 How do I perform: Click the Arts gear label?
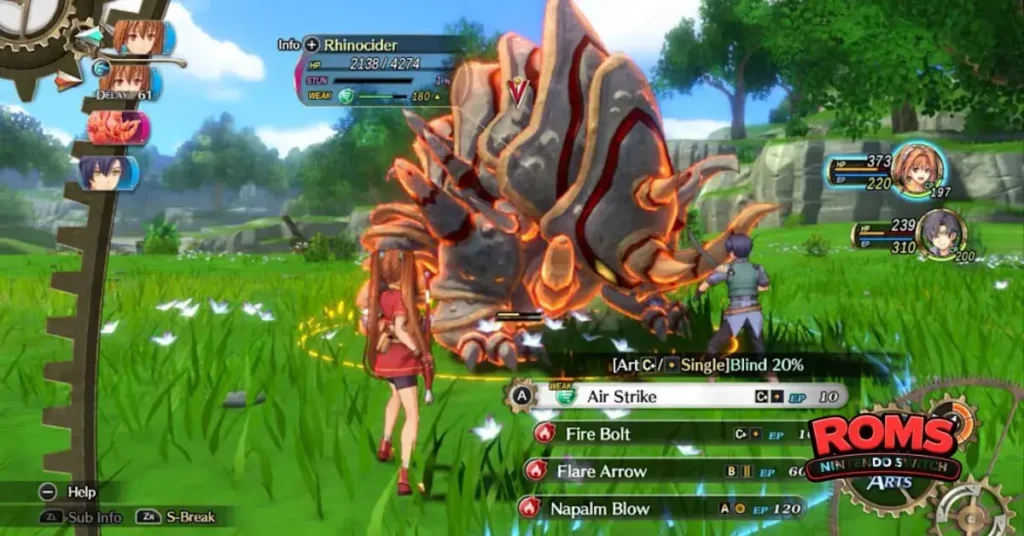889,483
